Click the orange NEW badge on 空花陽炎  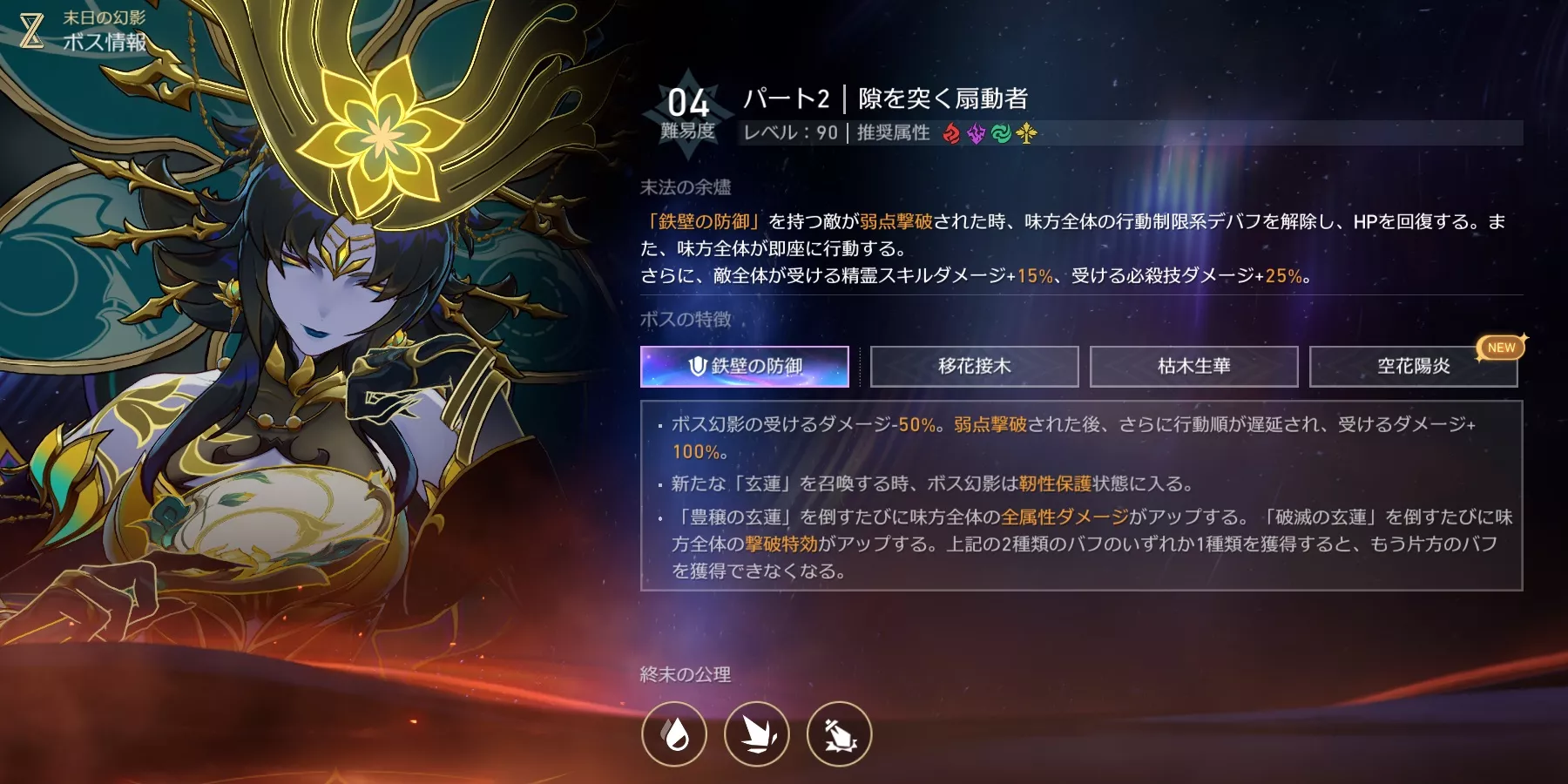[1500, 348]
